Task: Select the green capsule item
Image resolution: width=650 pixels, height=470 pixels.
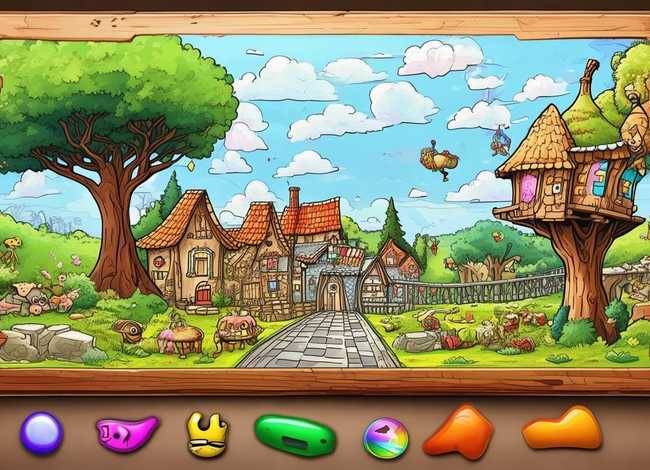Action: coord(294,435)
